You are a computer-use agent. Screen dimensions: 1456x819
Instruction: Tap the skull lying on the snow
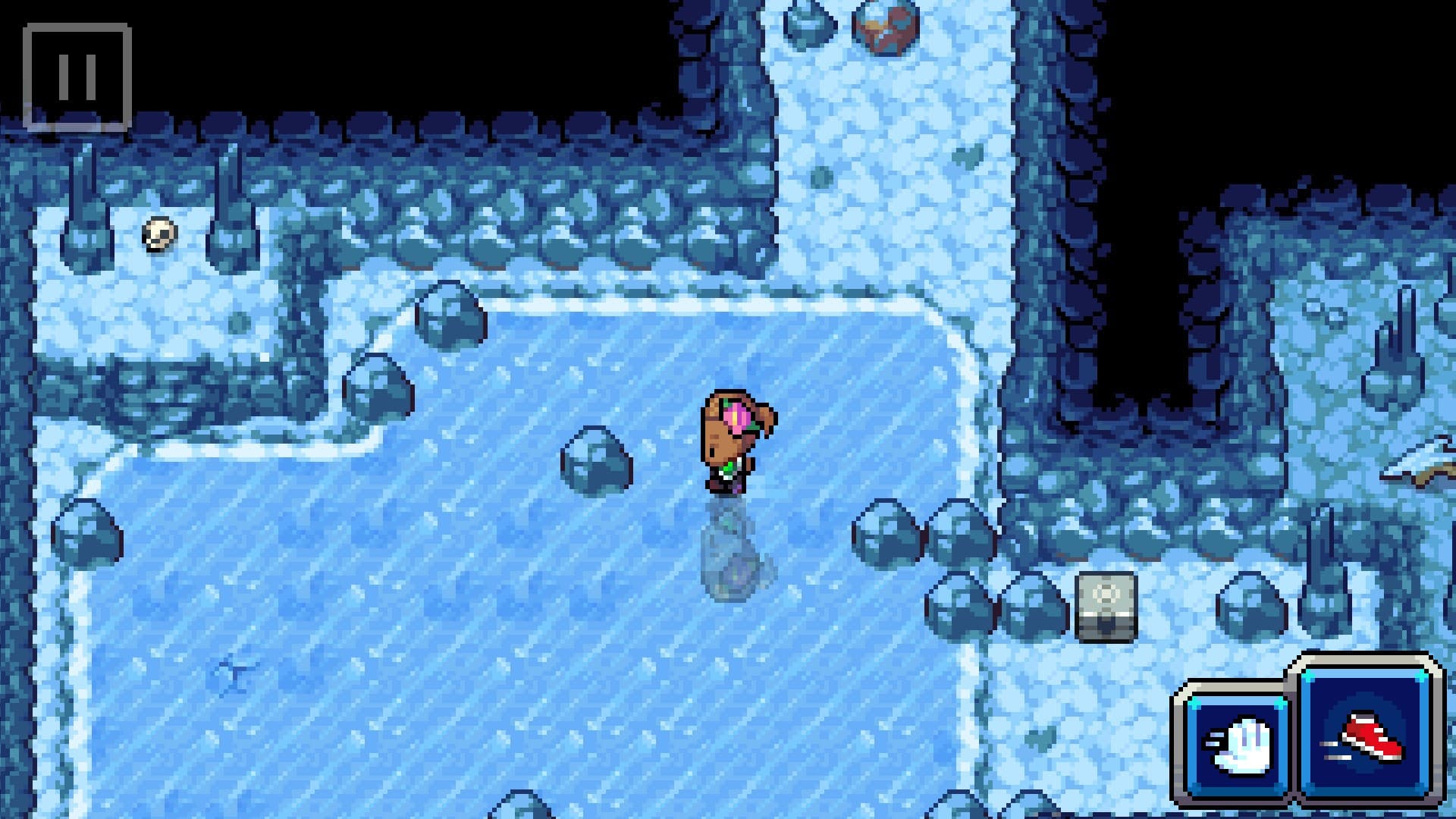pyautogui.click(x=159, y=235)
